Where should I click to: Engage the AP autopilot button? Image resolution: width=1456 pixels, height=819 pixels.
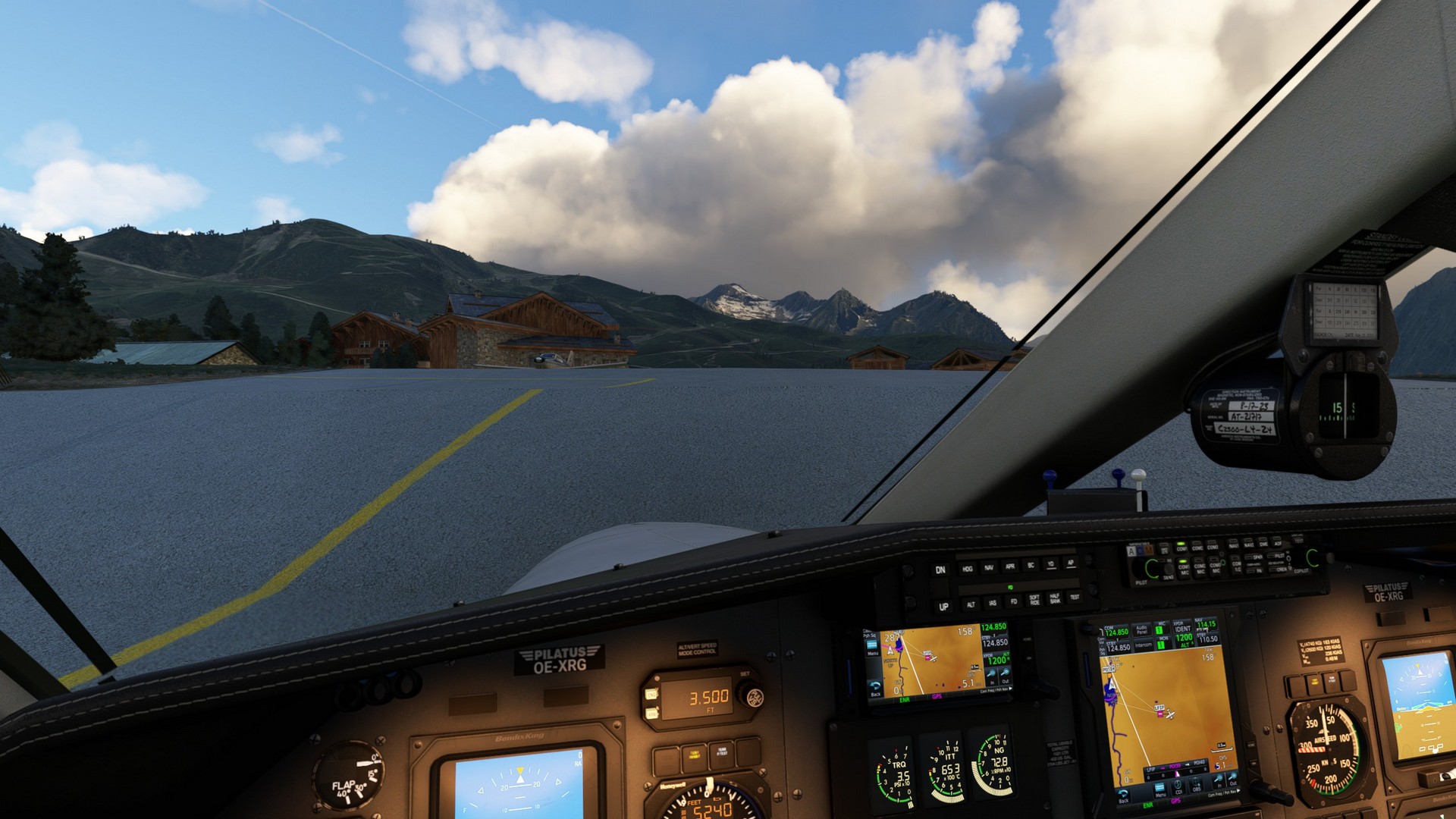tap(1070, 563)
